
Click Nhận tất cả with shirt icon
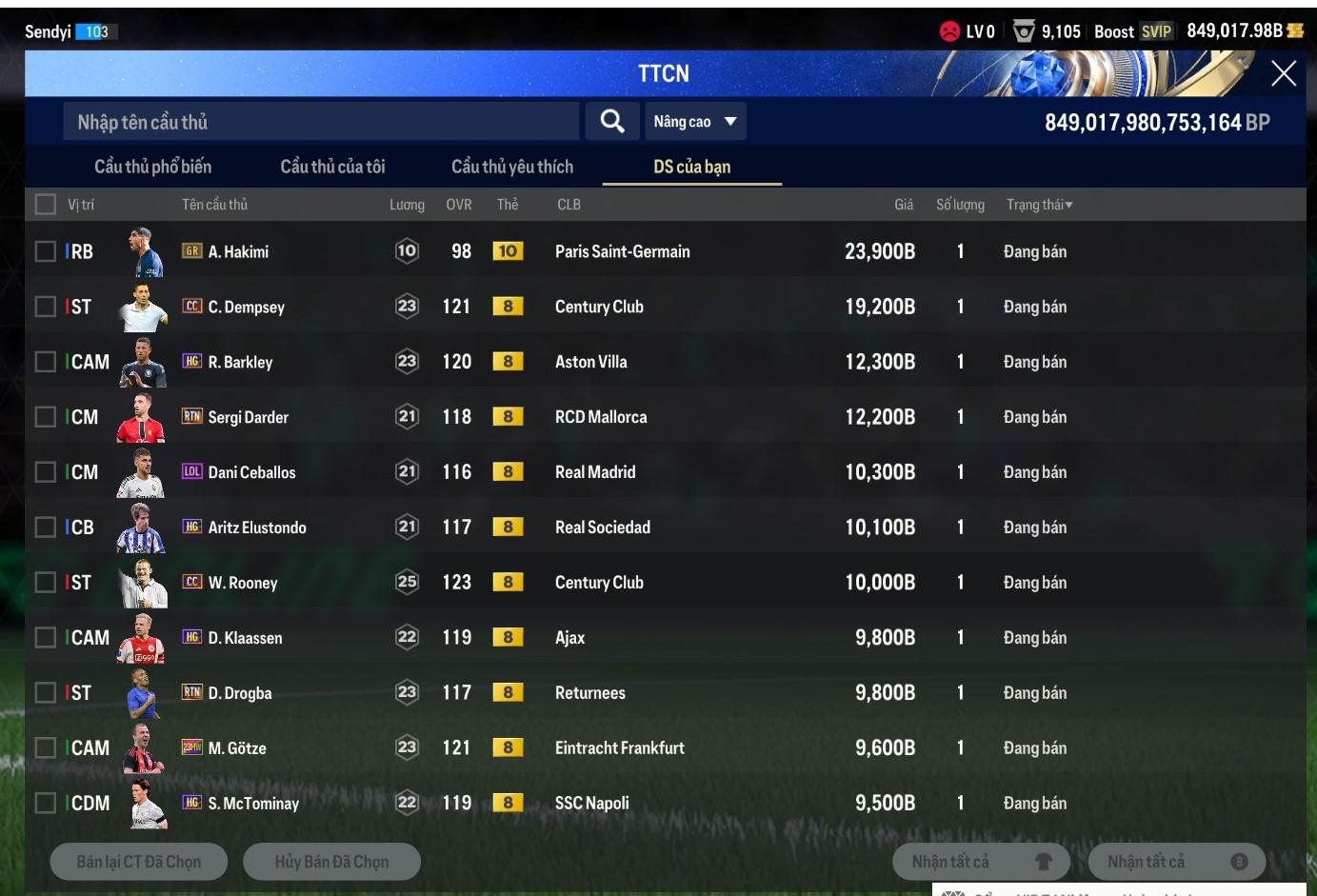click(981, 862)
